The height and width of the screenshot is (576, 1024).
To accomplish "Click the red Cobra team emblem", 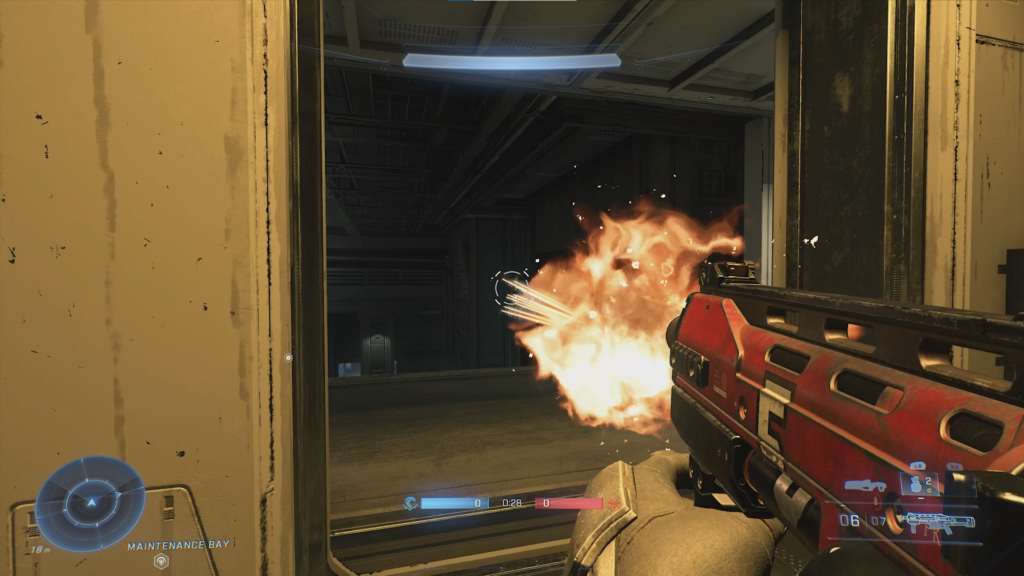I will tap(613, 503).
